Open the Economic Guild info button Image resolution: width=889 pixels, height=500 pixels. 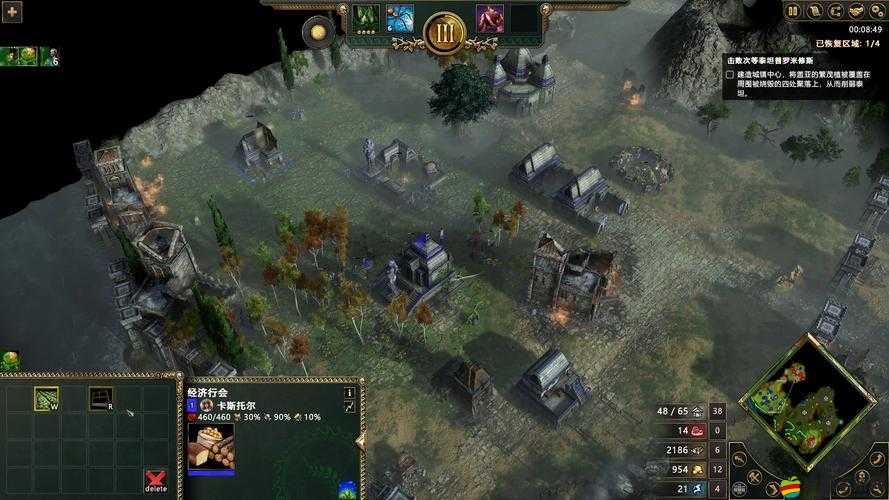pos(349,393)
